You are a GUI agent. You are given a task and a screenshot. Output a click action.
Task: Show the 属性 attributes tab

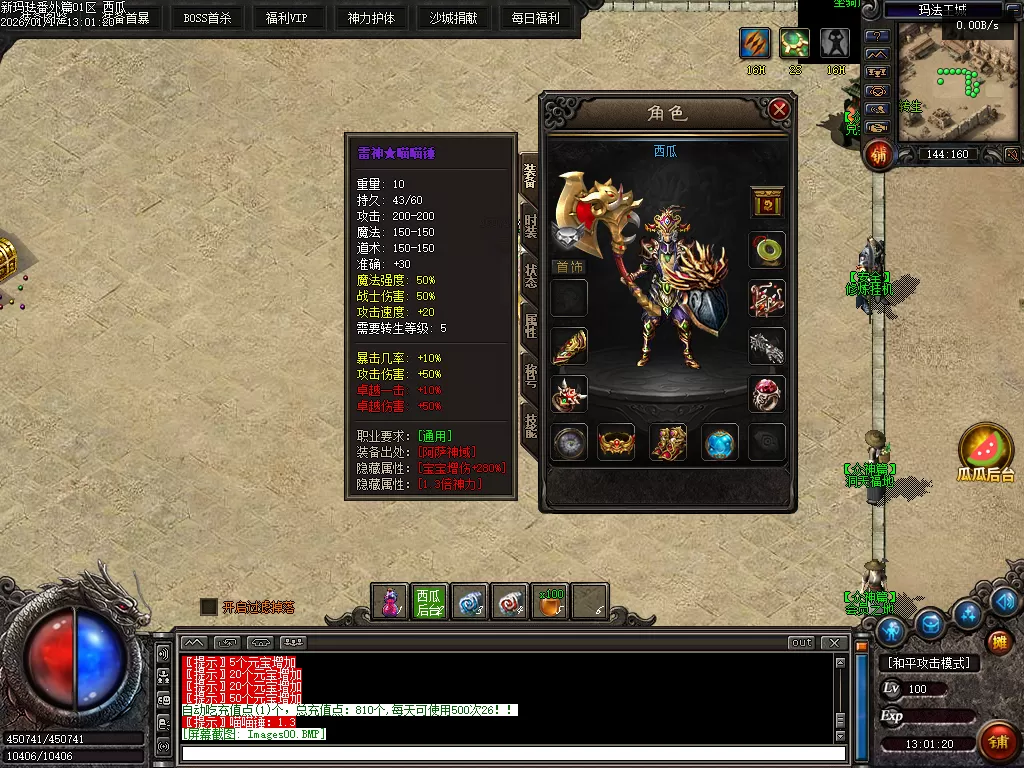[x=531, y=321]
